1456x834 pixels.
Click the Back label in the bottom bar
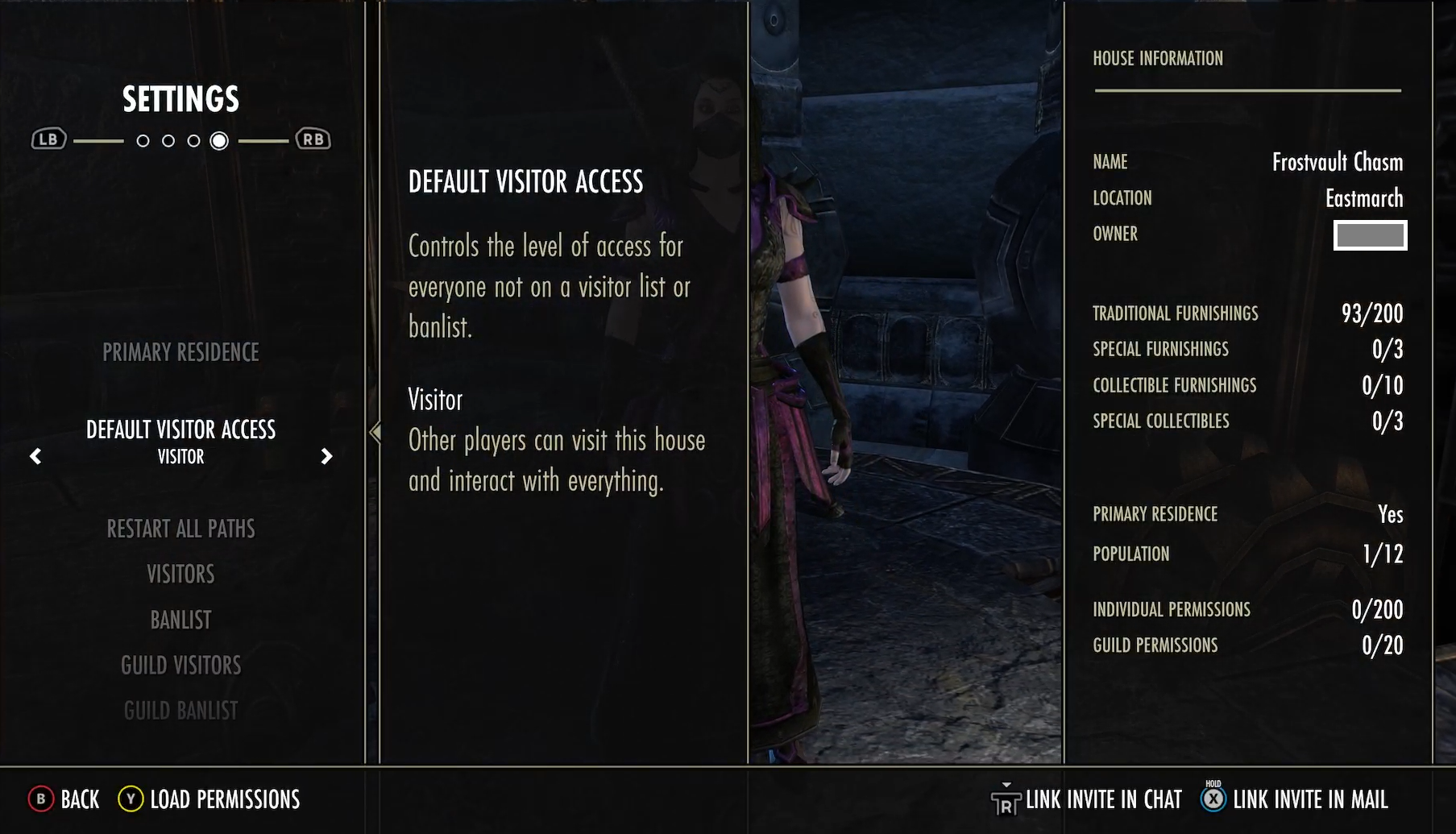tap(79, 799)
